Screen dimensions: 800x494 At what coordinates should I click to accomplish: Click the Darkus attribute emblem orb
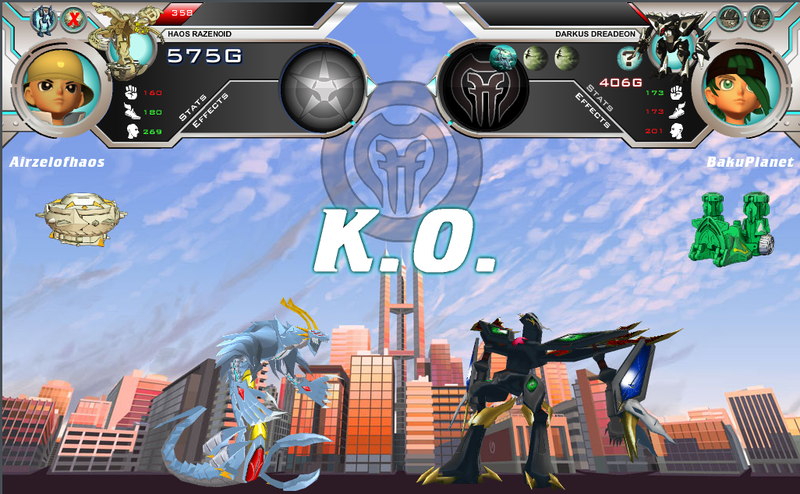click(x=477, y=86)
